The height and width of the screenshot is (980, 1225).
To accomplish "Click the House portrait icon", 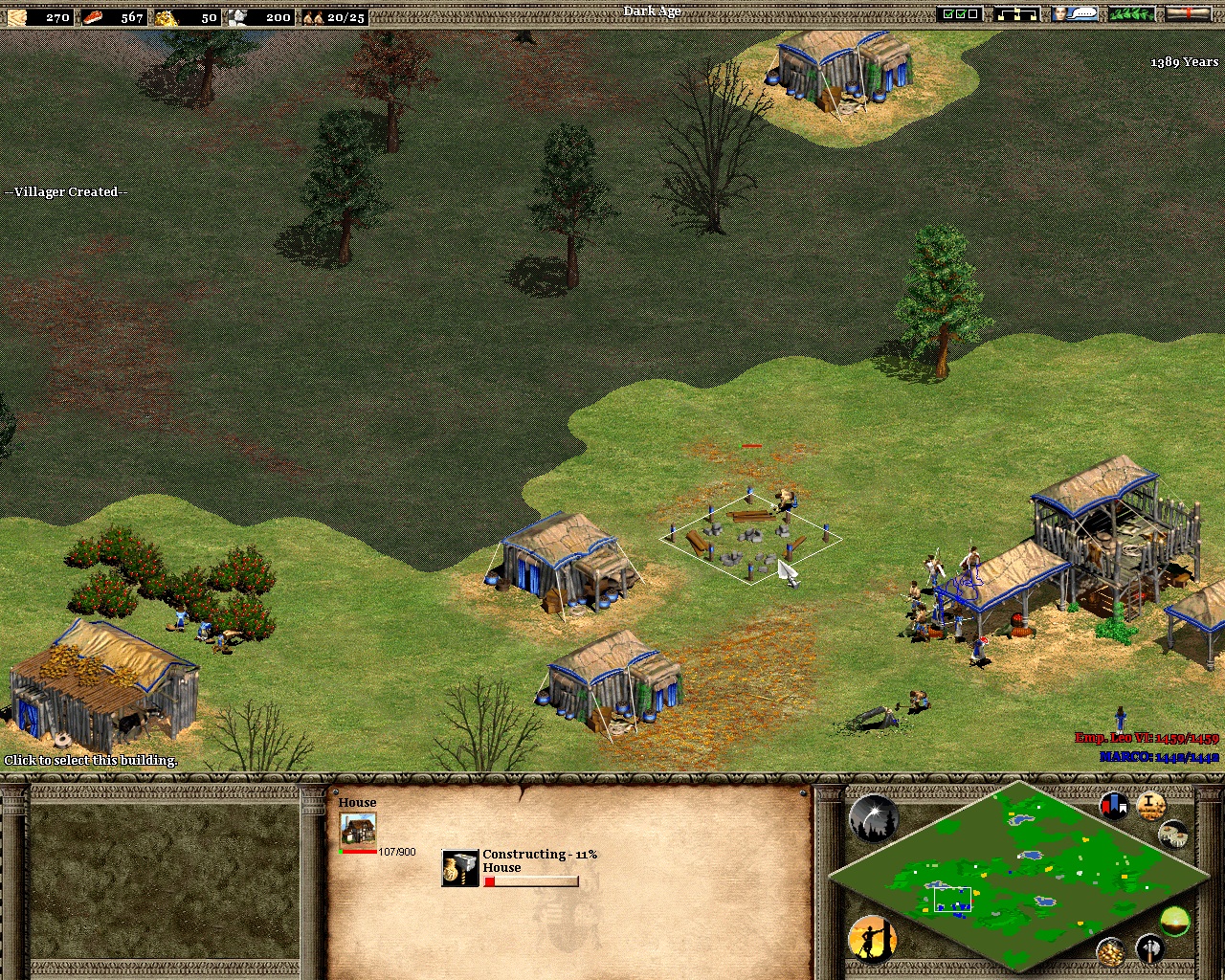I will pos(358,830).
